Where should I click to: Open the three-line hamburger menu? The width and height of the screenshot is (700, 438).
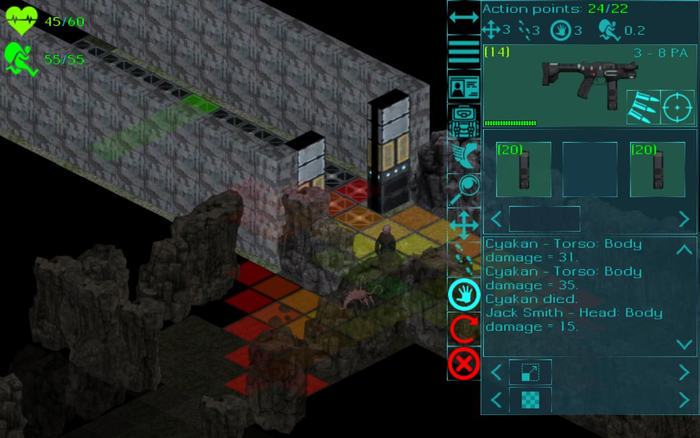tap(464, 52)
